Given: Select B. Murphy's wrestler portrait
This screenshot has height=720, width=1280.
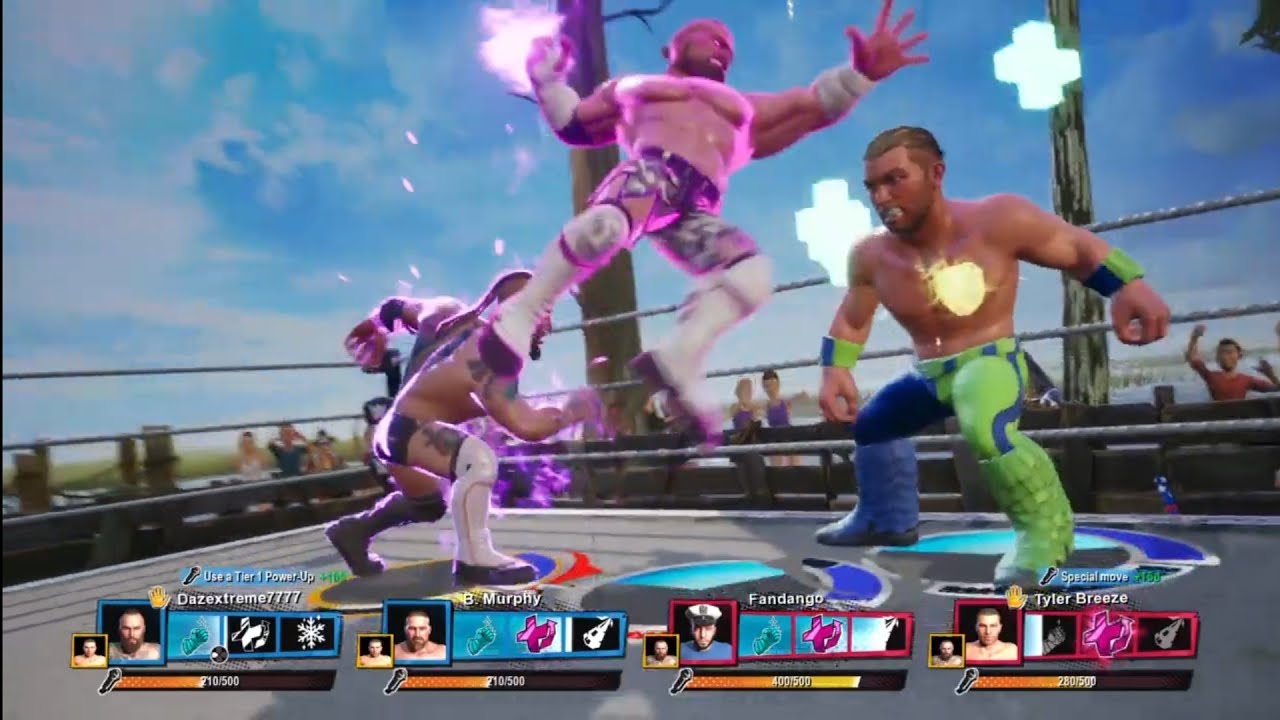Looking at the screenshot, I should 417,633.
